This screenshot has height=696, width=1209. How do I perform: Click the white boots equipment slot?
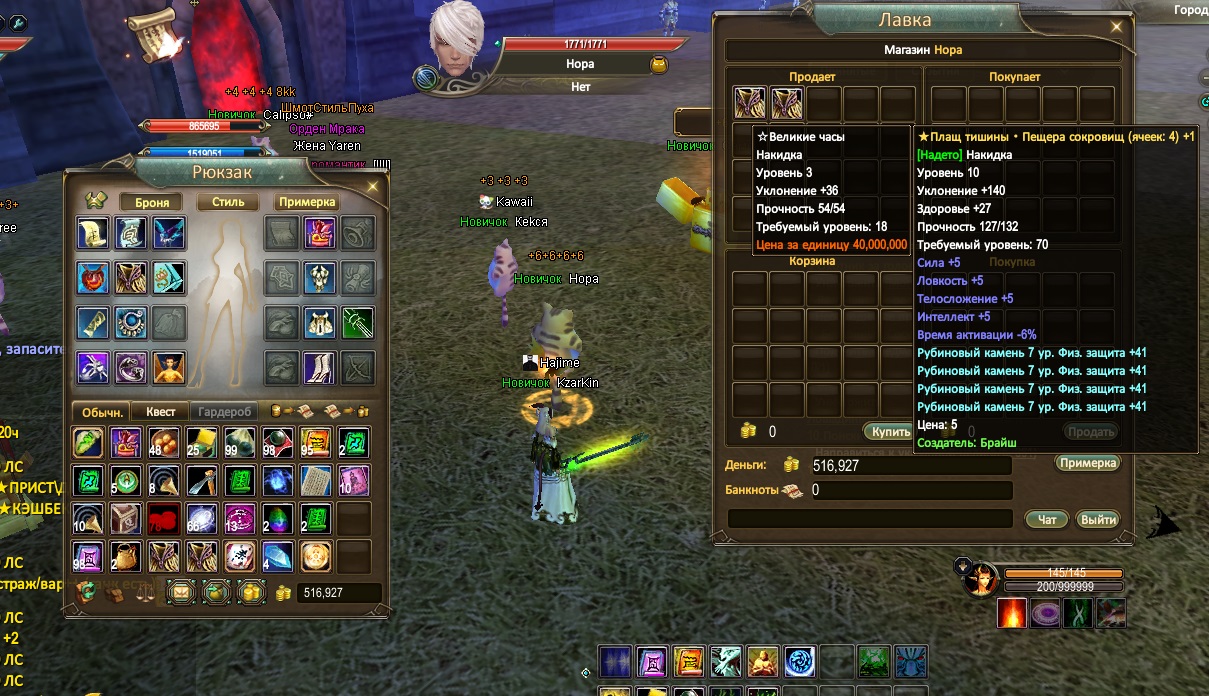[x=319, y=367]
